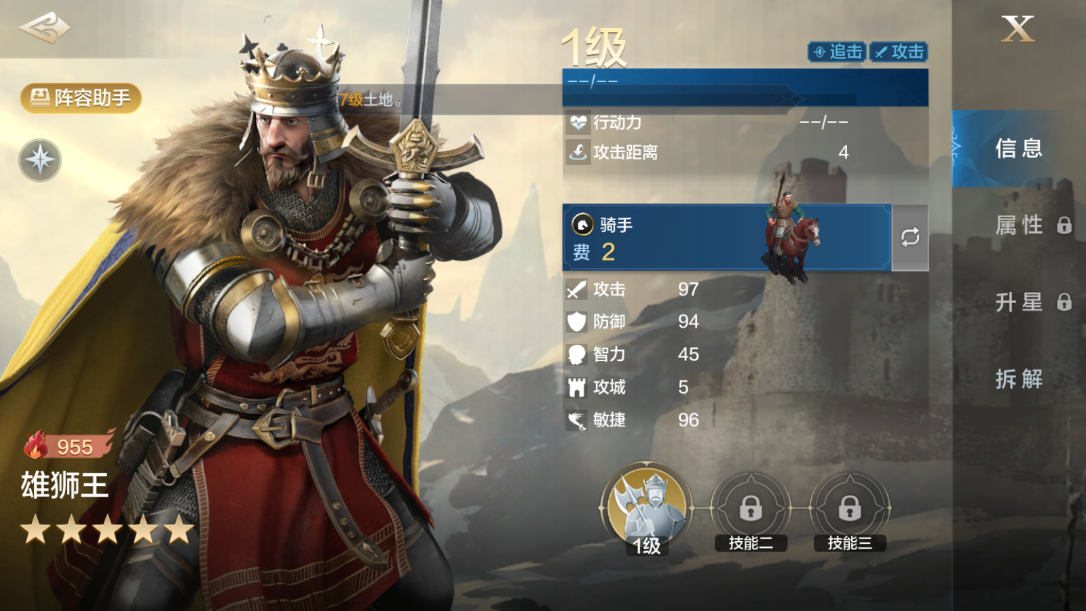Swap troop type with the cycle button
This screenshot has width=1086, height=611.
pos(910,237)
